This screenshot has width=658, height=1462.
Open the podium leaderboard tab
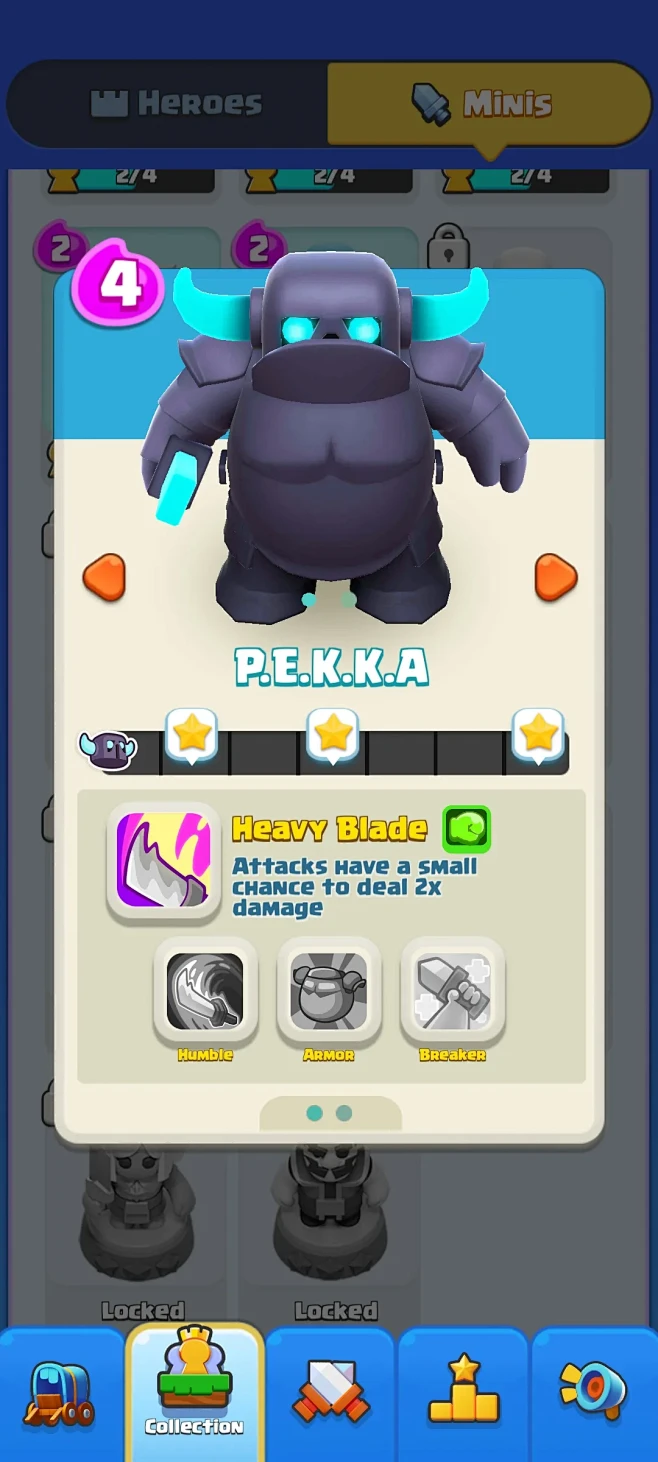click(463, 1393)
